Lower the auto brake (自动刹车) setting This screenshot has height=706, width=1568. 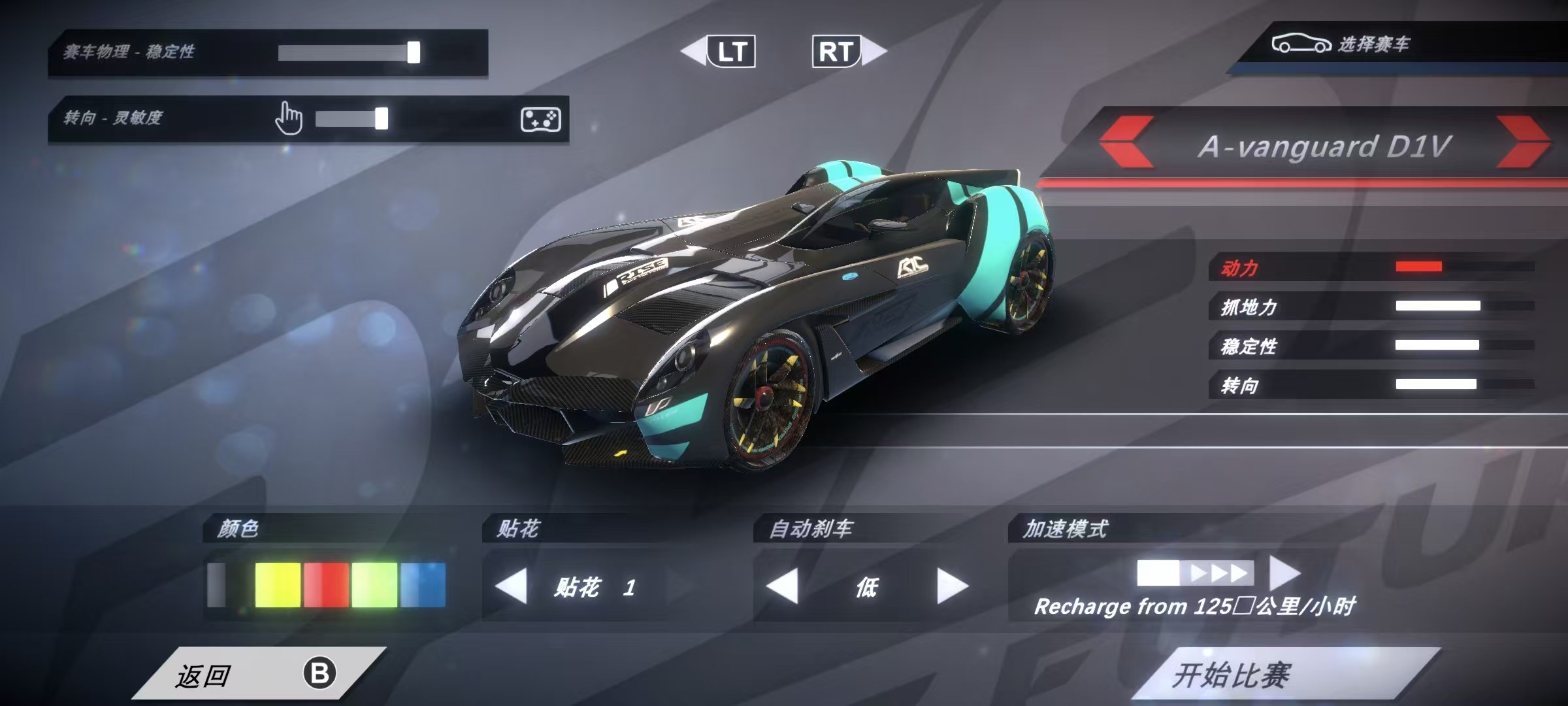[x=782, y=586]
